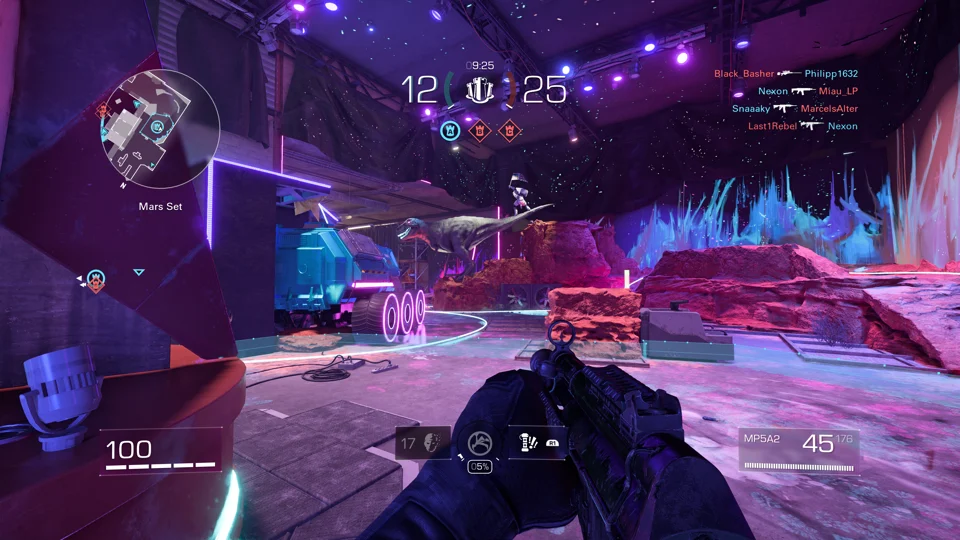The width and height of the screenshot is (960, 540).
Task: Activate the mask ability slot showing 17
Action: 423,443
